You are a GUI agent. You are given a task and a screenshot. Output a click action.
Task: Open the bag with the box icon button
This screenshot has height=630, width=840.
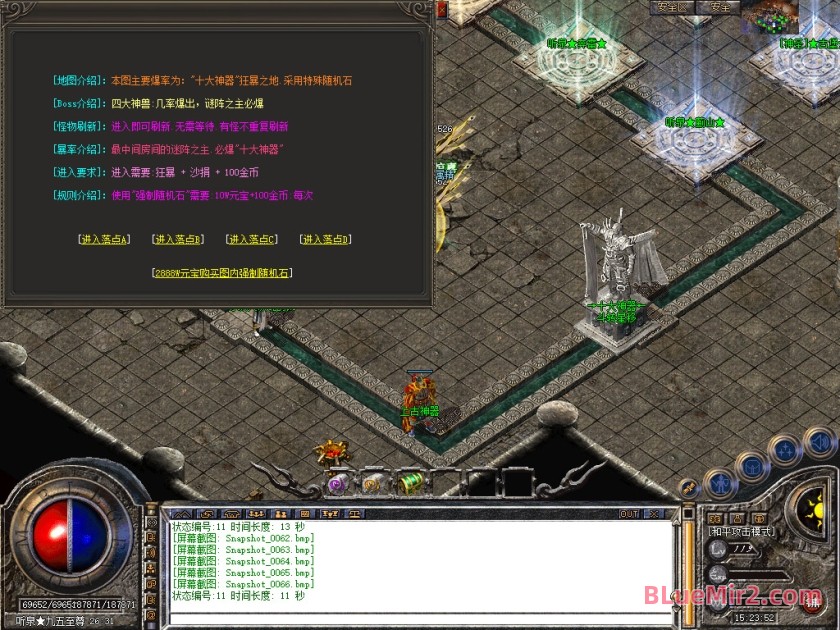(752, 466)
